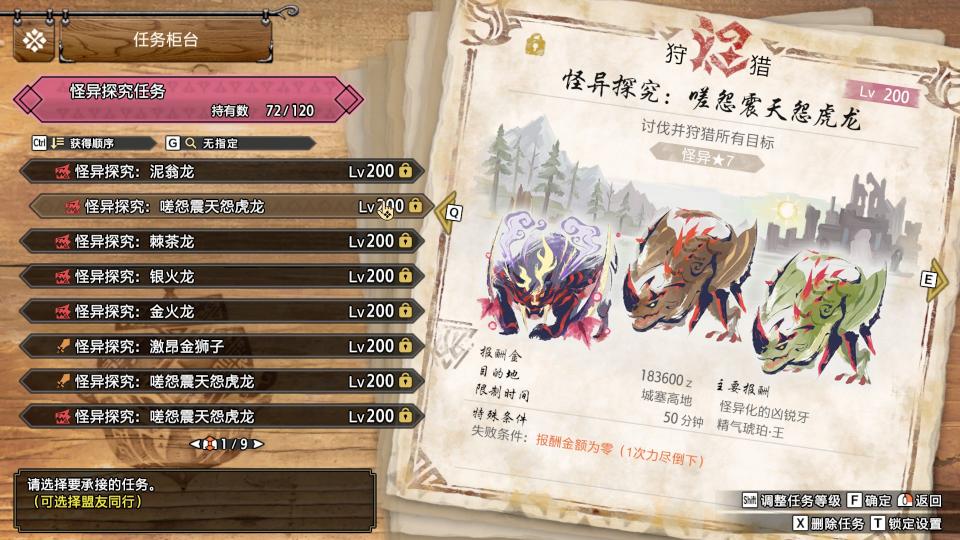960x540 pixels.
Task: Open the 无指定 search filter
Action: coord(210,143)
